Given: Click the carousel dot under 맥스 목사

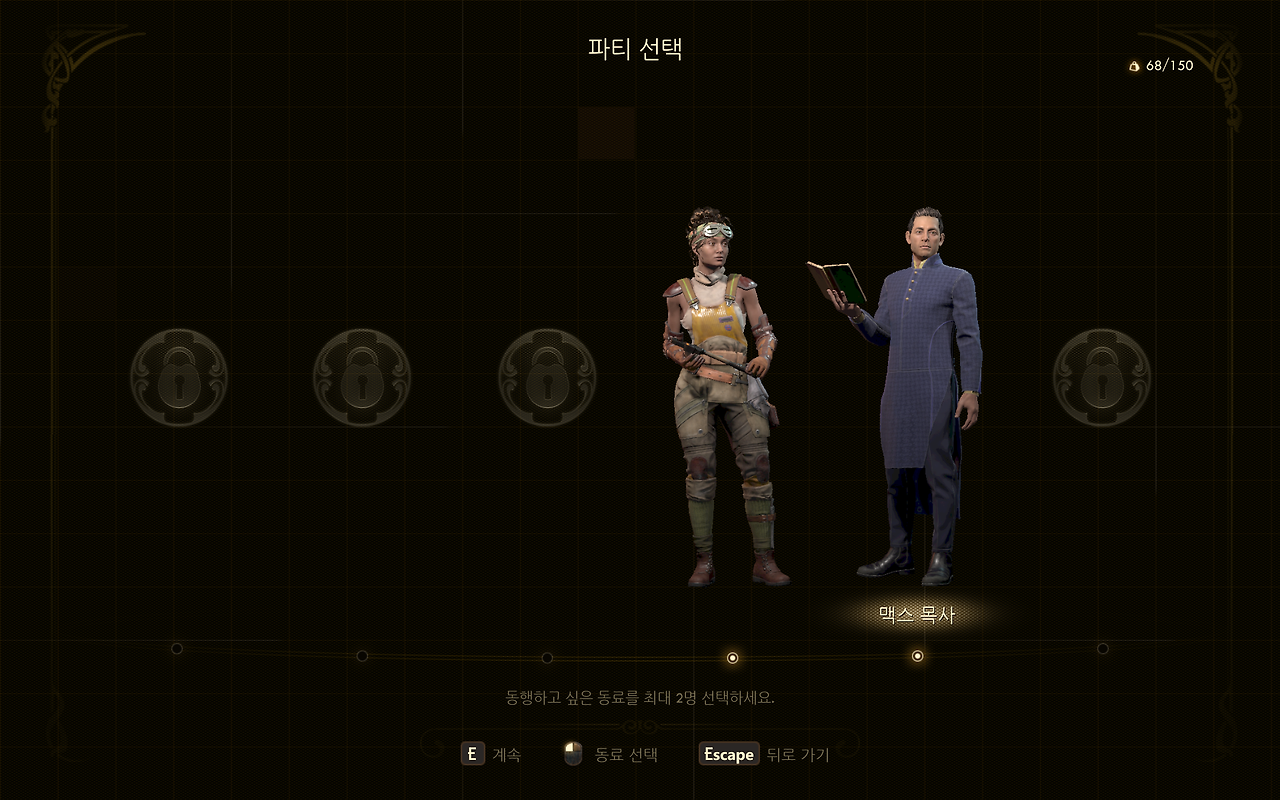Looking at the screenshot, I should [917, 656].
